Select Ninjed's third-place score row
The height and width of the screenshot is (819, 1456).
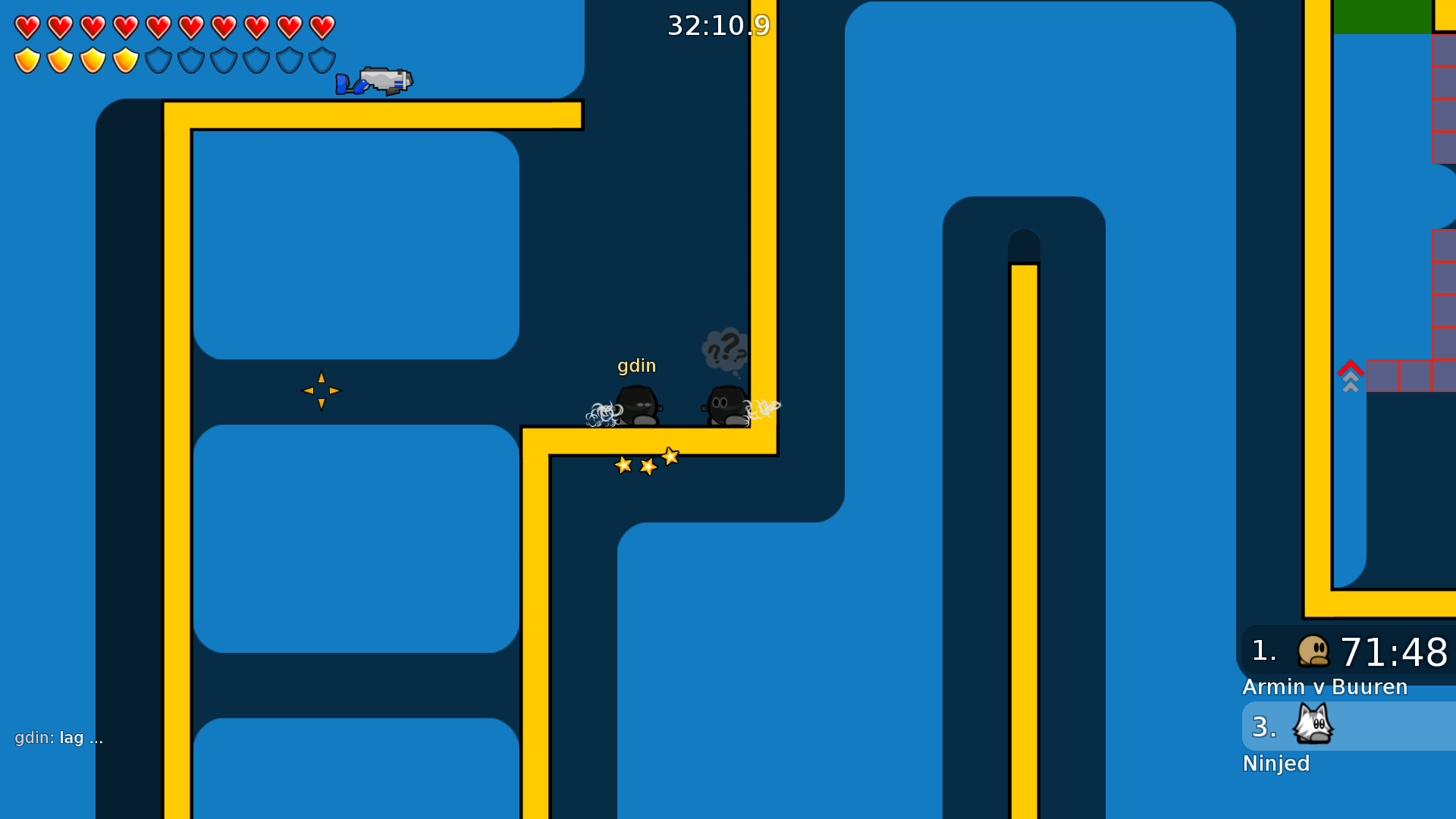[1348, 726]
